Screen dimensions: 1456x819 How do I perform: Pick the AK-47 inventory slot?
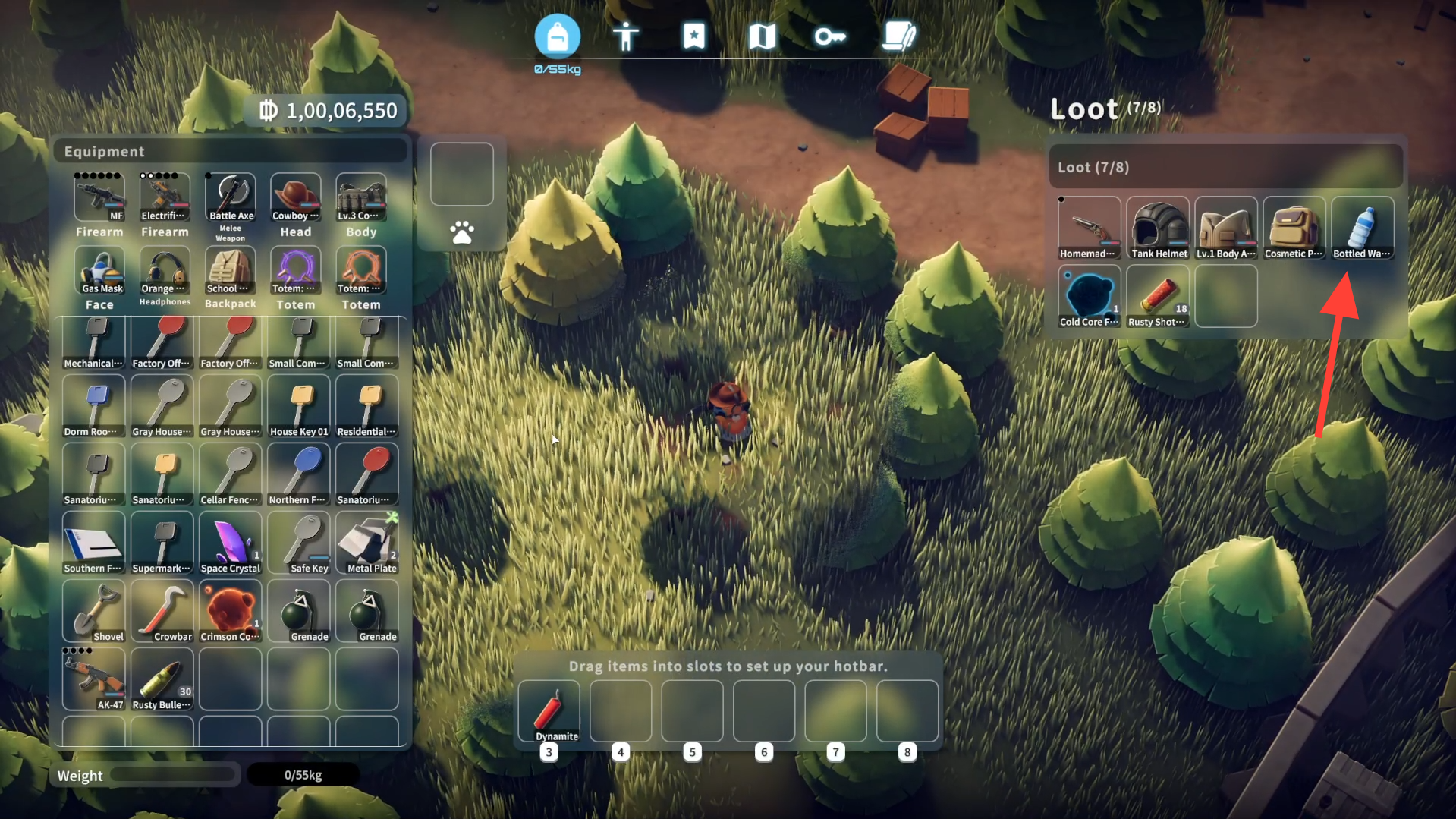[x=94, y=679]
